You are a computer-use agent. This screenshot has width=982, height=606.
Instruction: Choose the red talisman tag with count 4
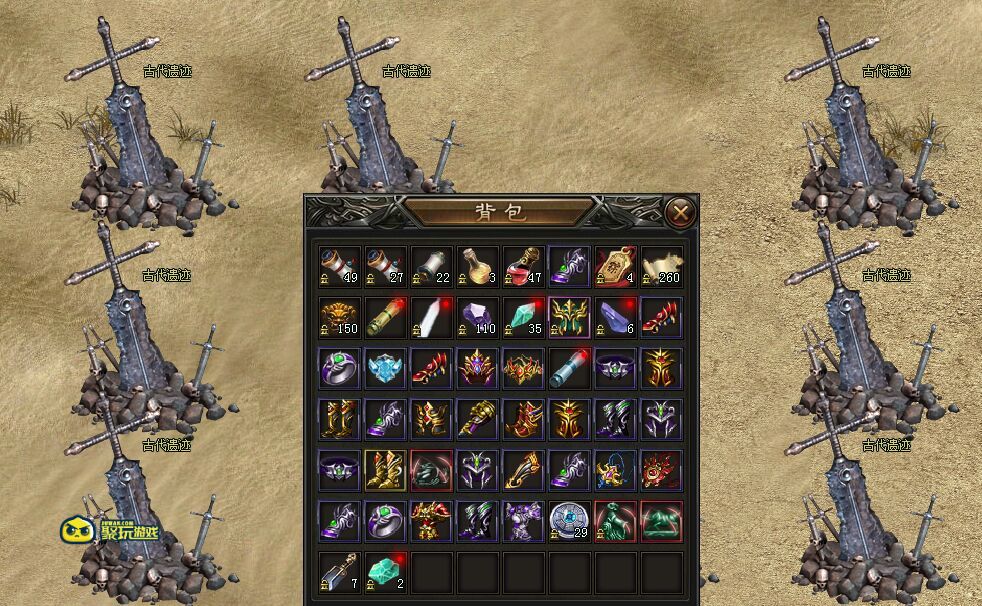(616, 267)
